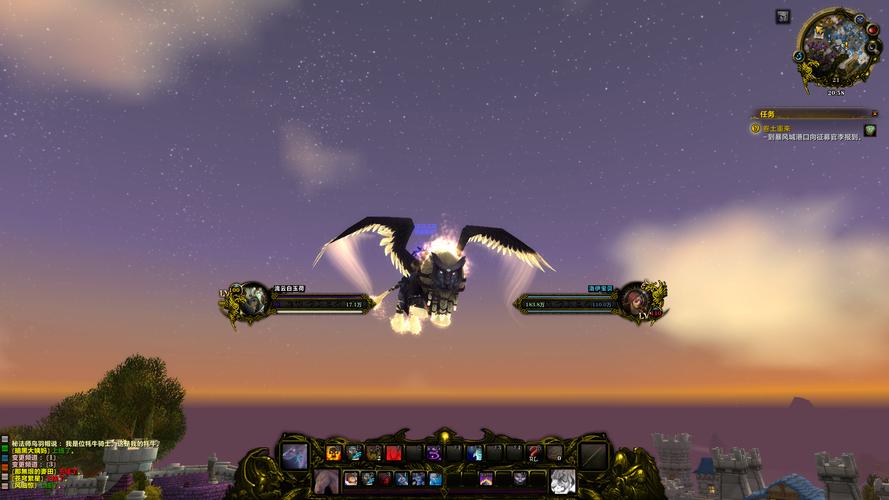Viewport: 889px width, 500px height.
Task: Click the large blue crystal slot
Action: (x=294, y=456)
